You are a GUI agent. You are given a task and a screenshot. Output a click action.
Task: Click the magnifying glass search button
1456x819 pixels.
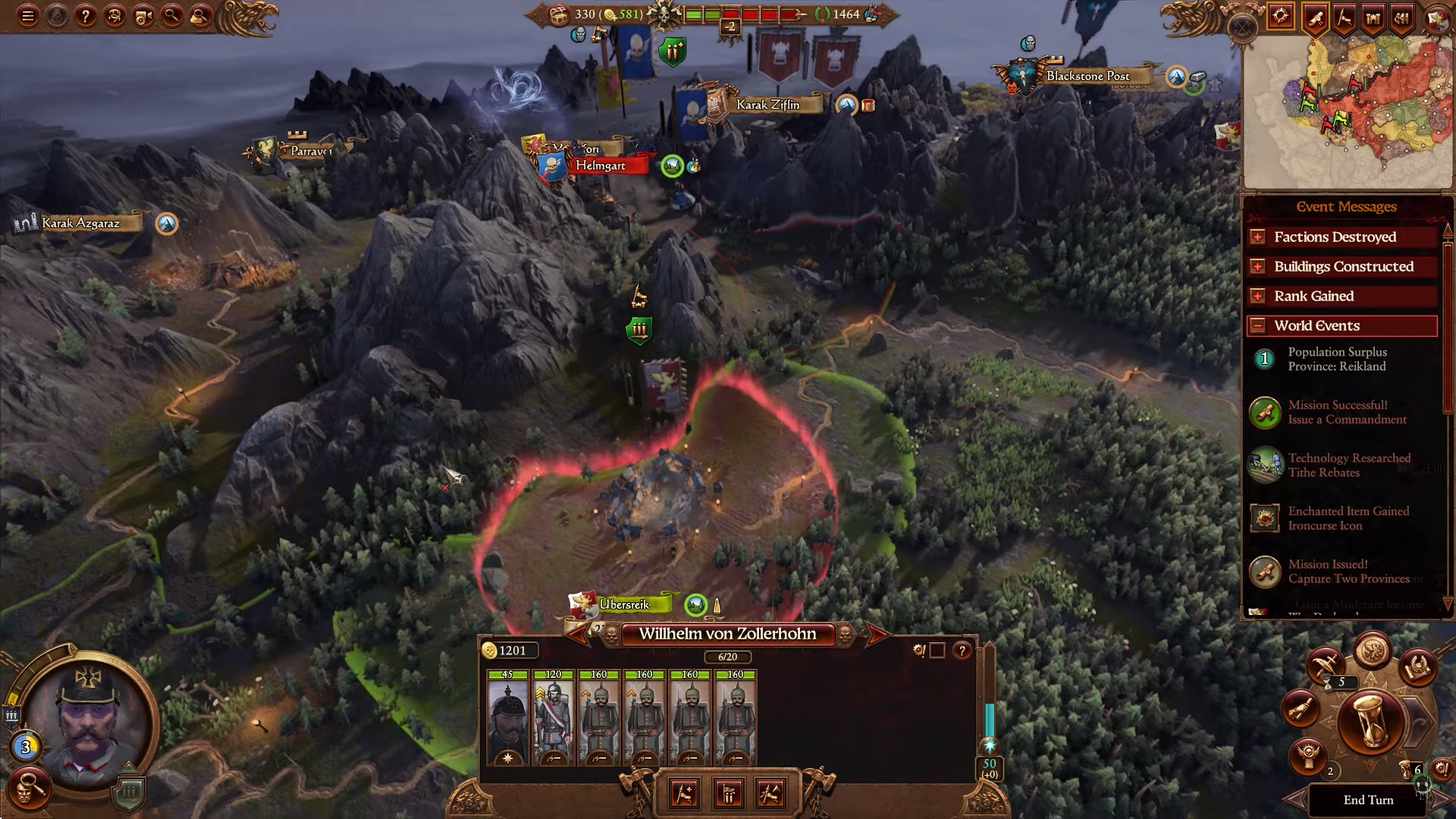tap(172, 16)
